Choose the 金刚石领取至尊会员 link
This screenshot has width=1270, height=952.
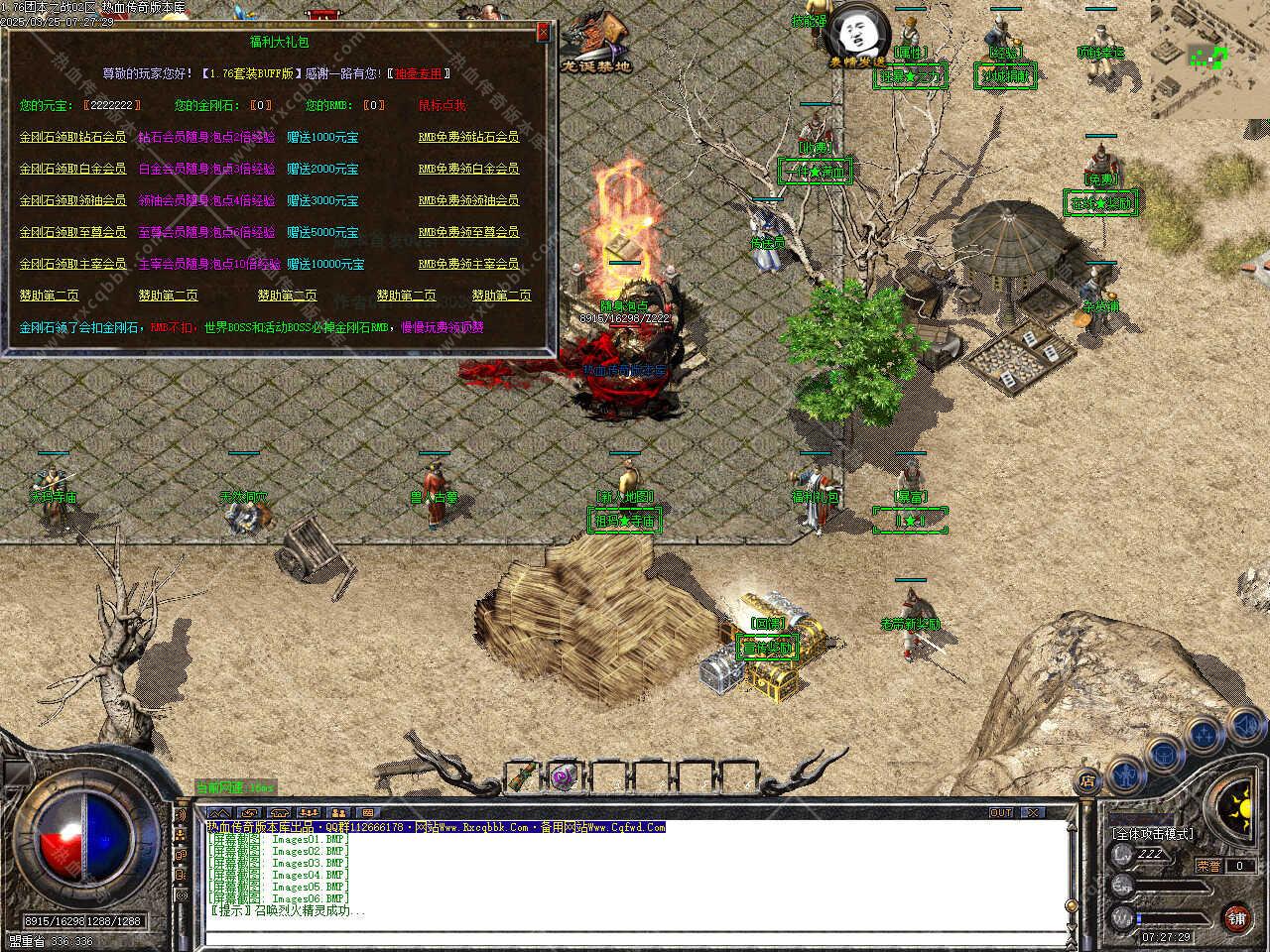pos(72,232)
